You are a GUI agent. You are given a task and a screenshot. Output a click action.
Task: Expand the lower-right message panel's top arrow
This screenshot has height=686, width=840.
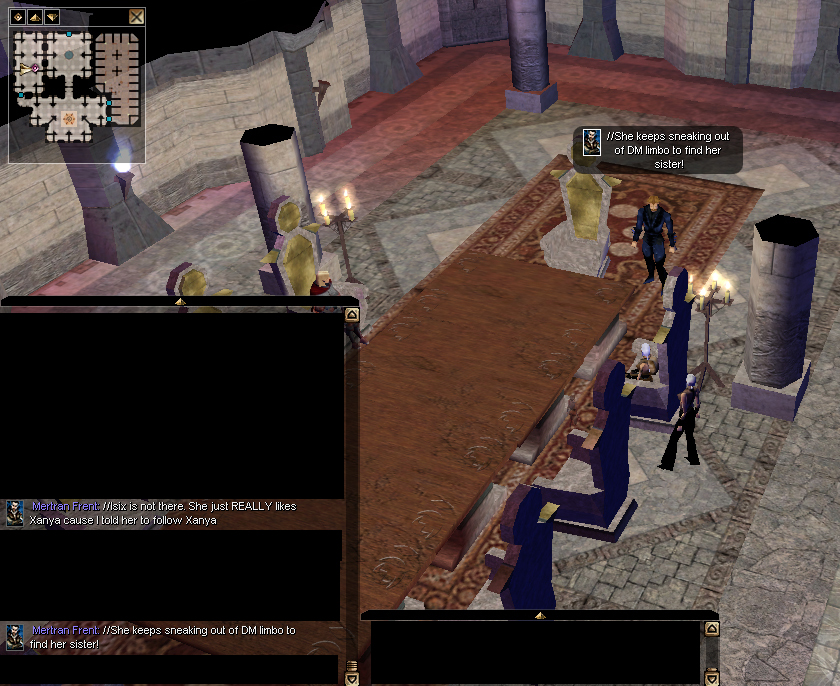click(540, 615)
